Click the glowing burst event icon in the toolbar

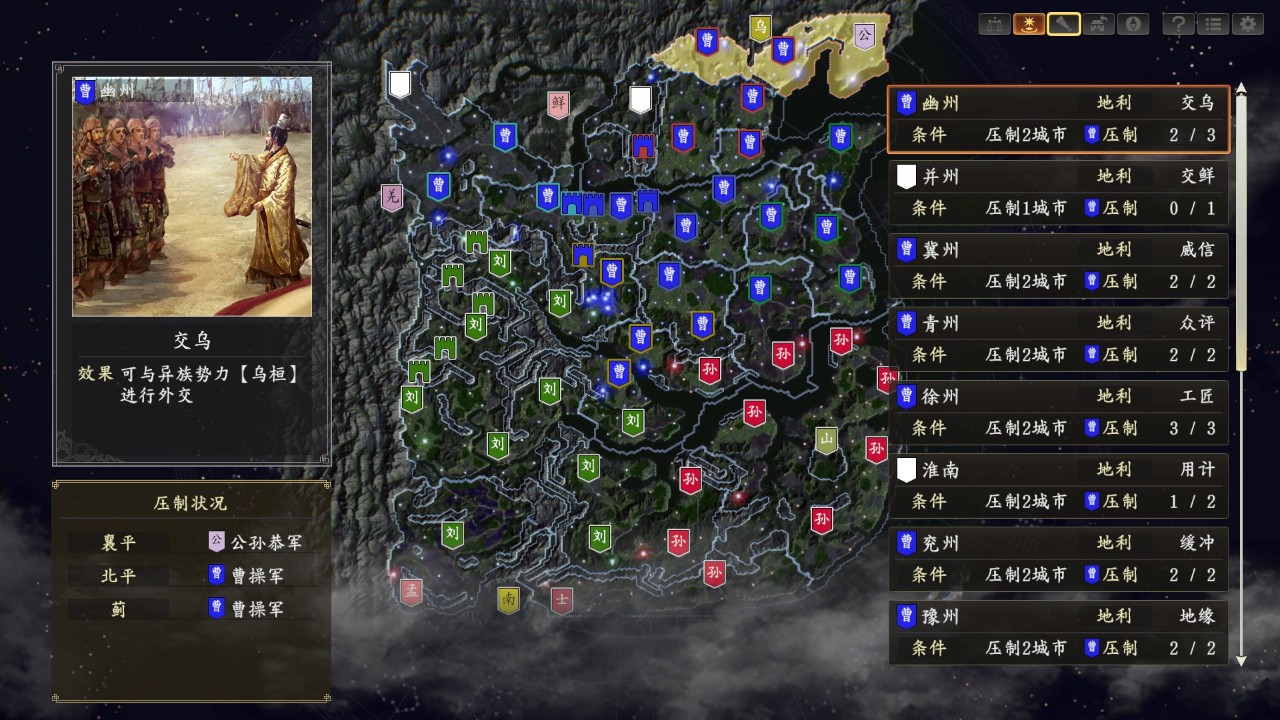(1031, 24)
